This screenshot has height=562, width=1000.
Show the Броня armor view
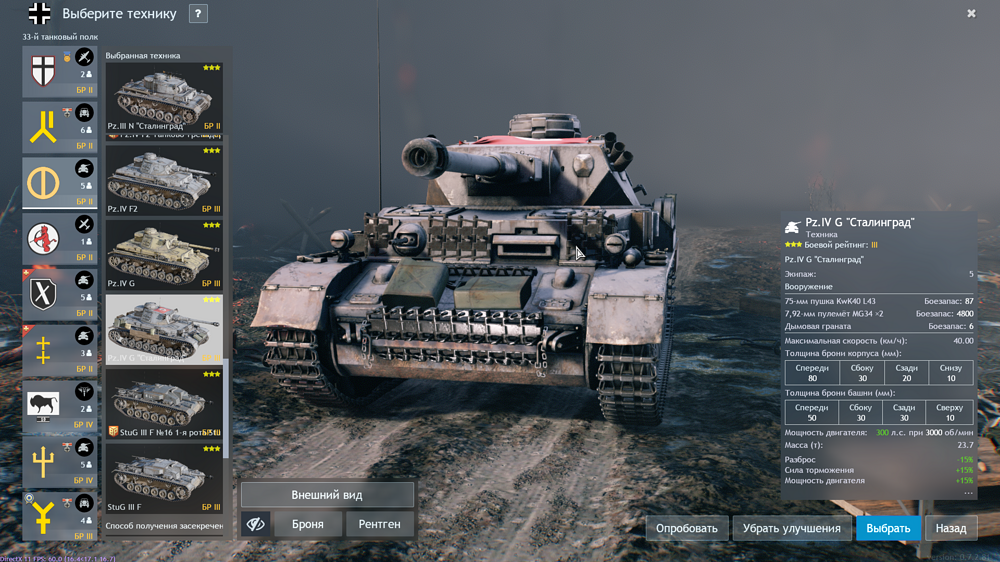[307, 524]
